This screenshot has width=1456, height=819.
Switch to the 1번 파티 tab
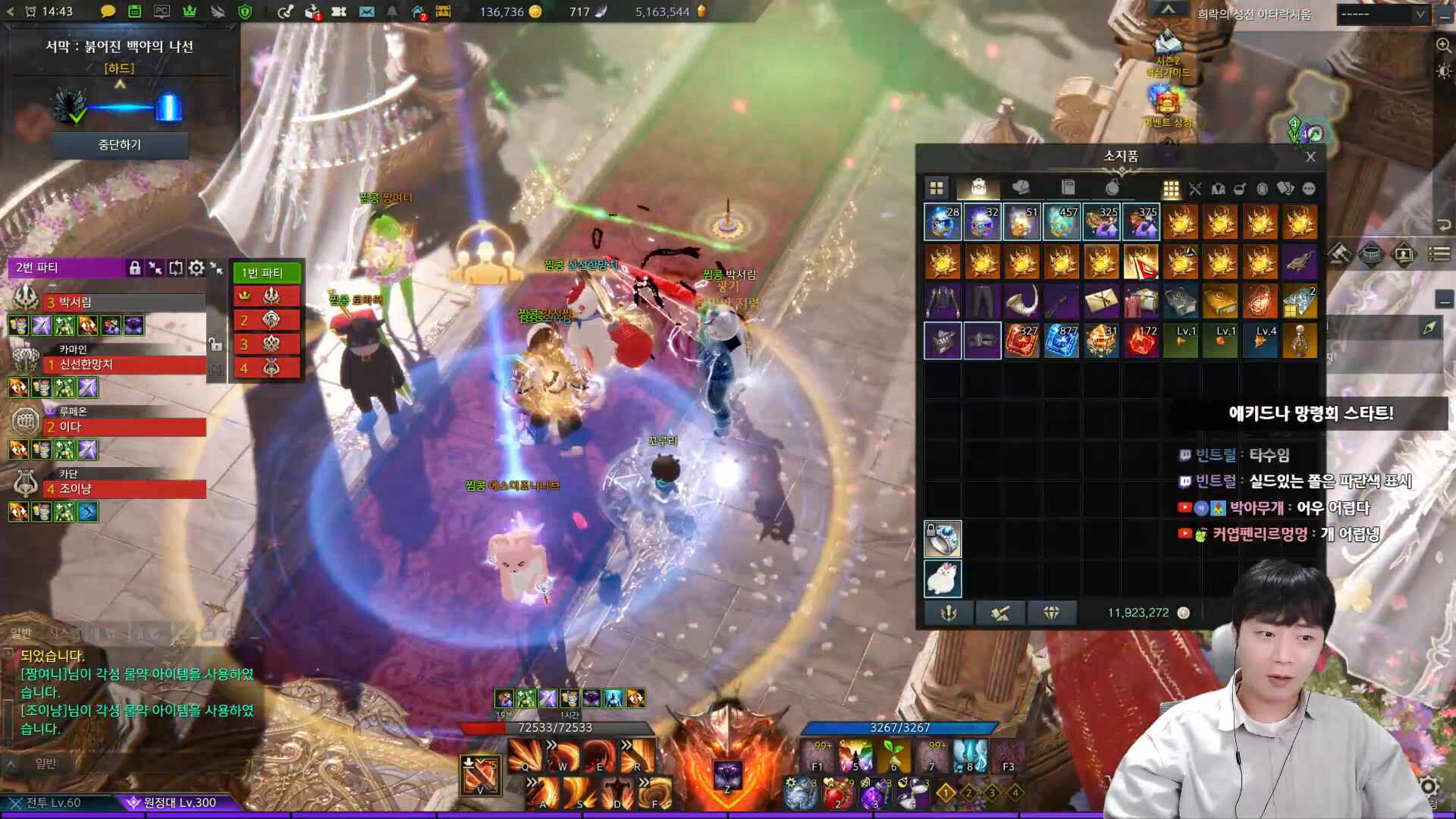(x=266, y=272)
